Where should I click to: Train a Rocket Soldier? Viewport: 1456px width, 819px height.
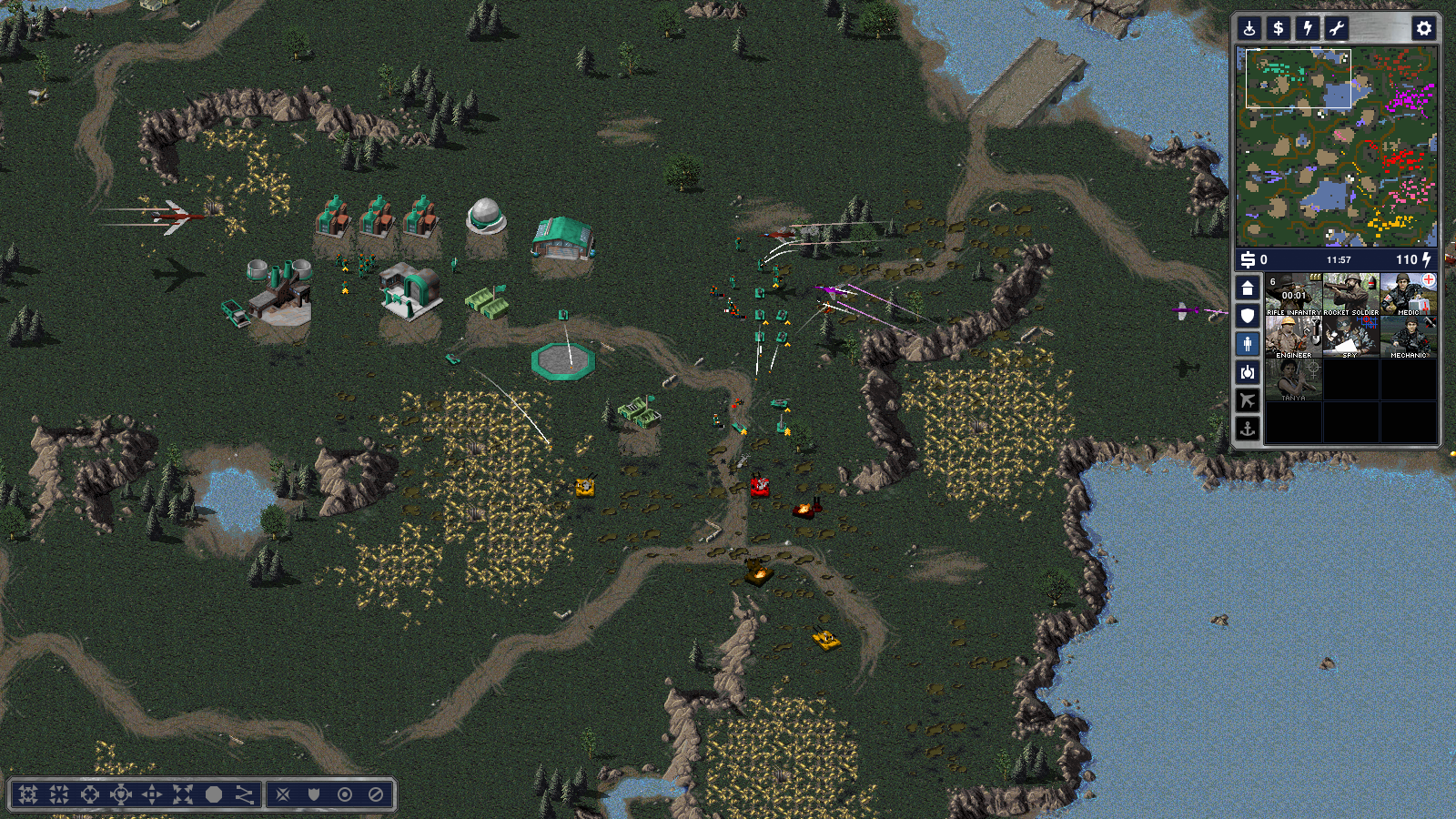1350,295
